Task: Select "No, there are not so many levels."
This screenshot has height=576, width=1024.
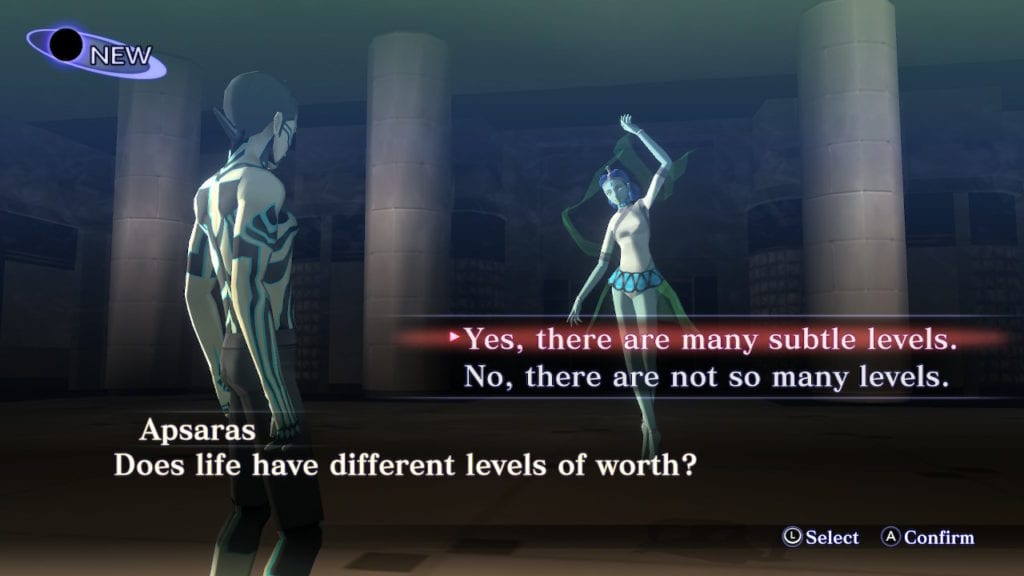Action: [x=704, y=378]
